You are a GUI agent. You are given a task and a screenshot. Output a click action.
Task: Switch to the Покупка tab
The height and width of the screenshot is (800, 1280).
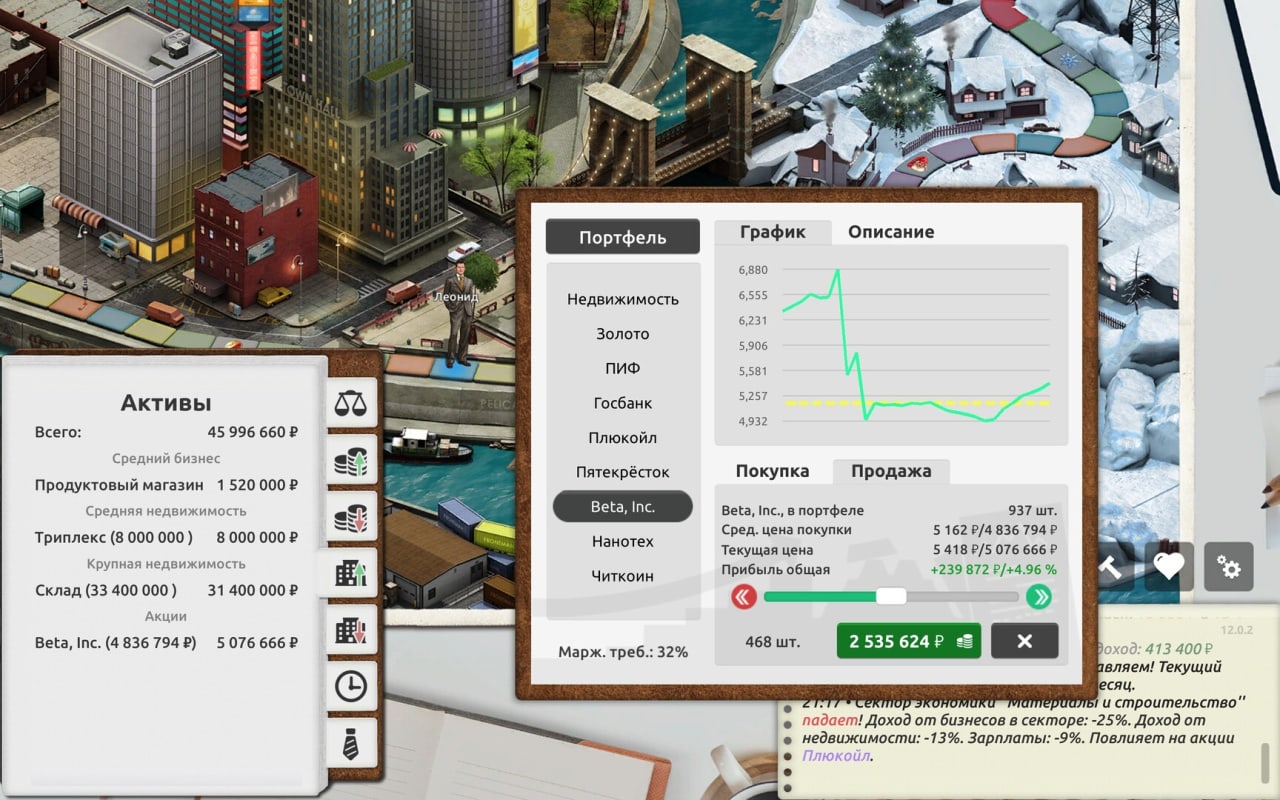772,471
